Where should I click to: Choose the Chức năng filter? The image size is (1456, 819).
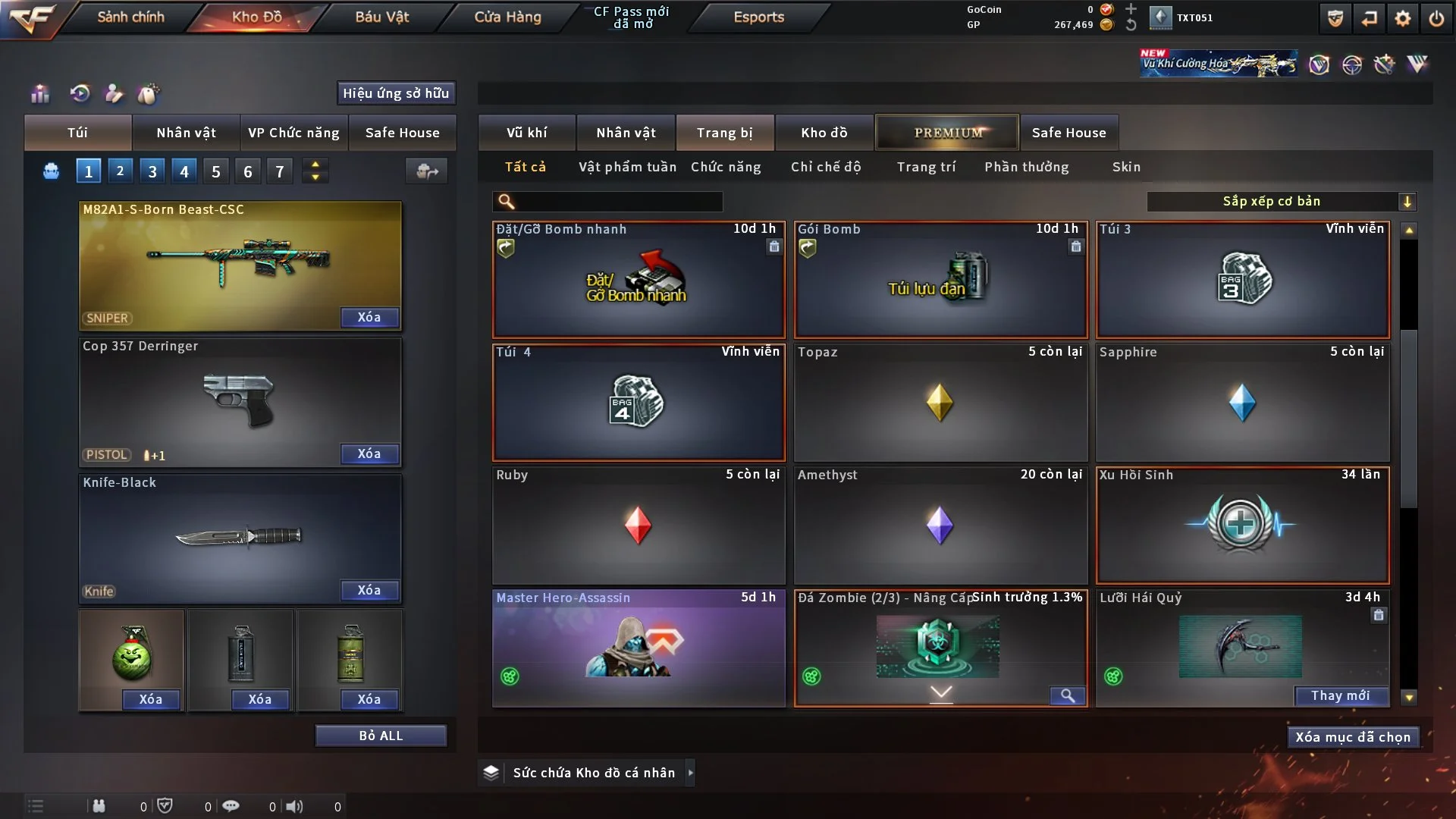pyautogui.click(x=725, y=167)
